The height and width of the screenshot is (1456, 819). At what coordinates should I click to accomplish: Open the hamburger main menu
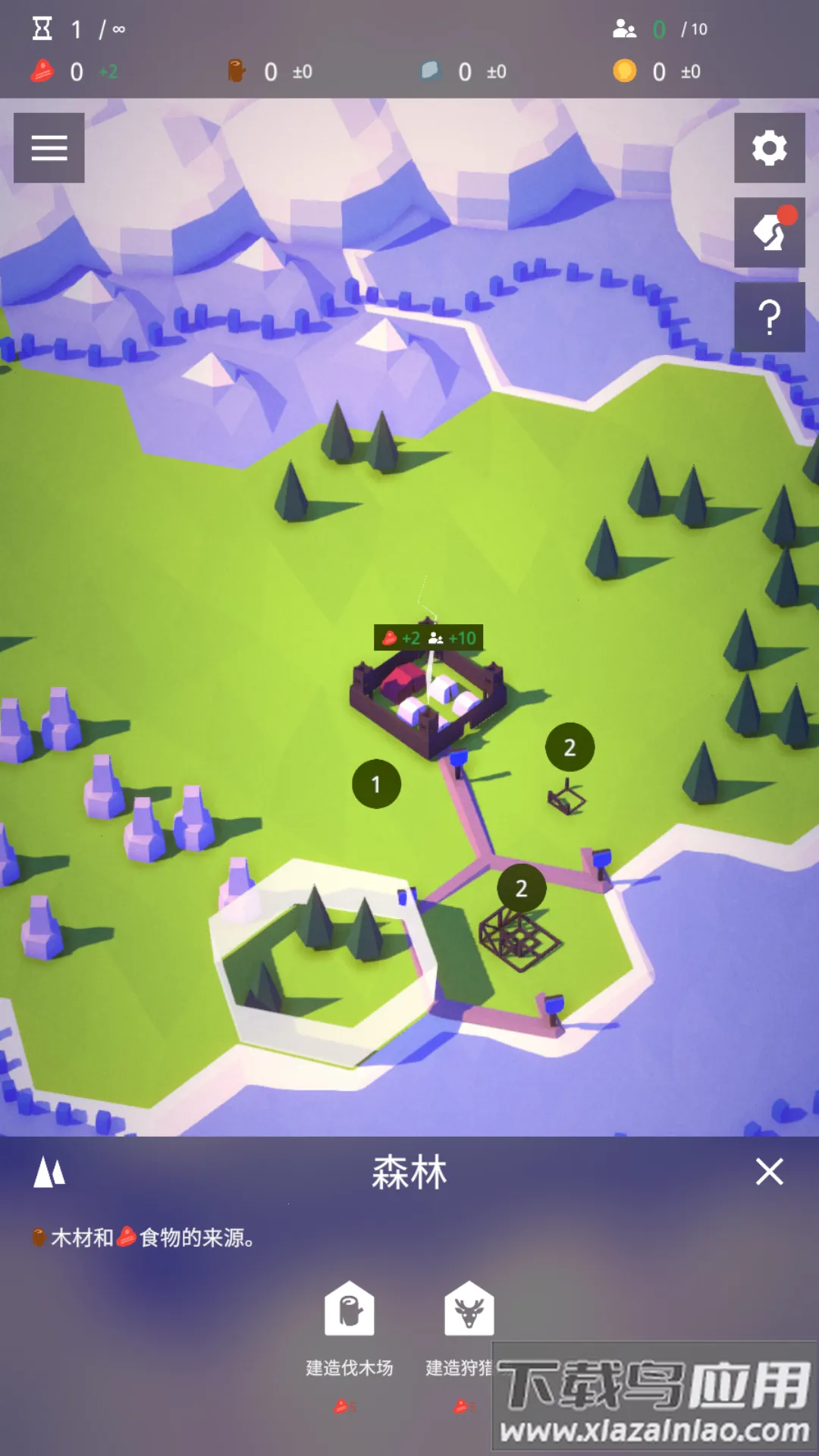49,148
